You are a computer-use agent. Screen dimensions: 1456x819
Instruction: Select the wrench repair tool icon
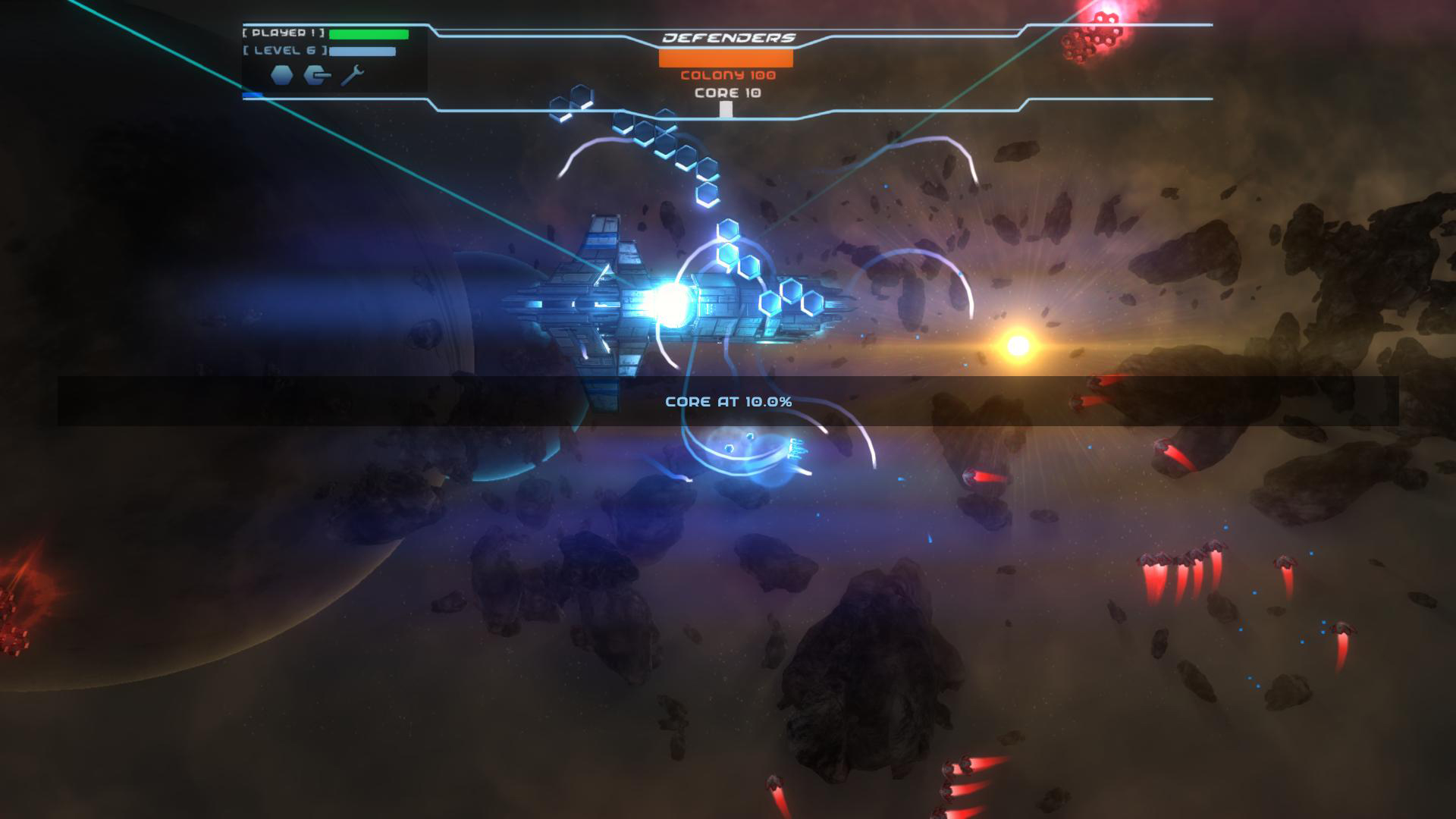[350, 74]
